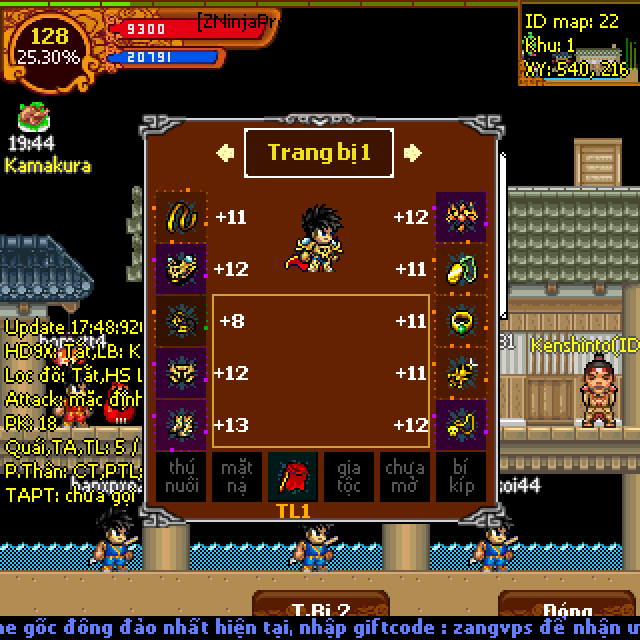This screenshot has width=640, height=640.
Task: Open the 'thú nuôi' pet slot
Action: click(180, 477)
